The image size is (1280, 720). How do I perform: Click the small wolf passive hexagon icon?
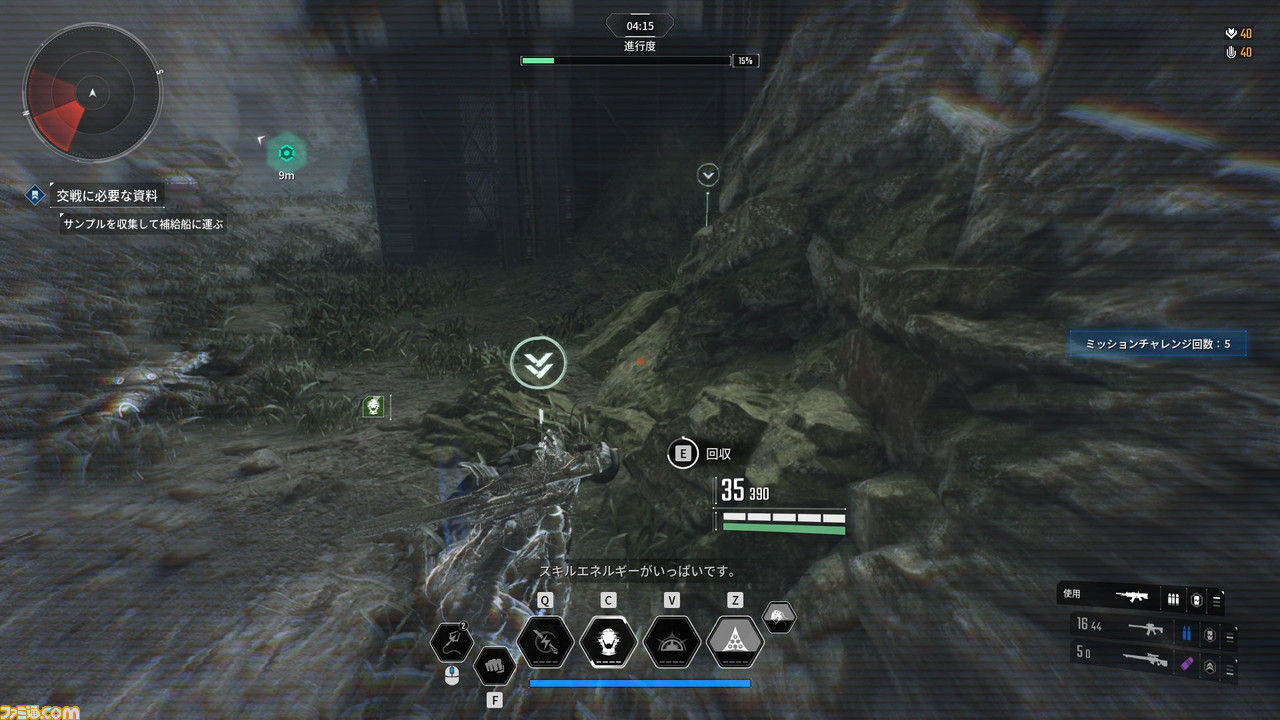[x=780, y=617]
